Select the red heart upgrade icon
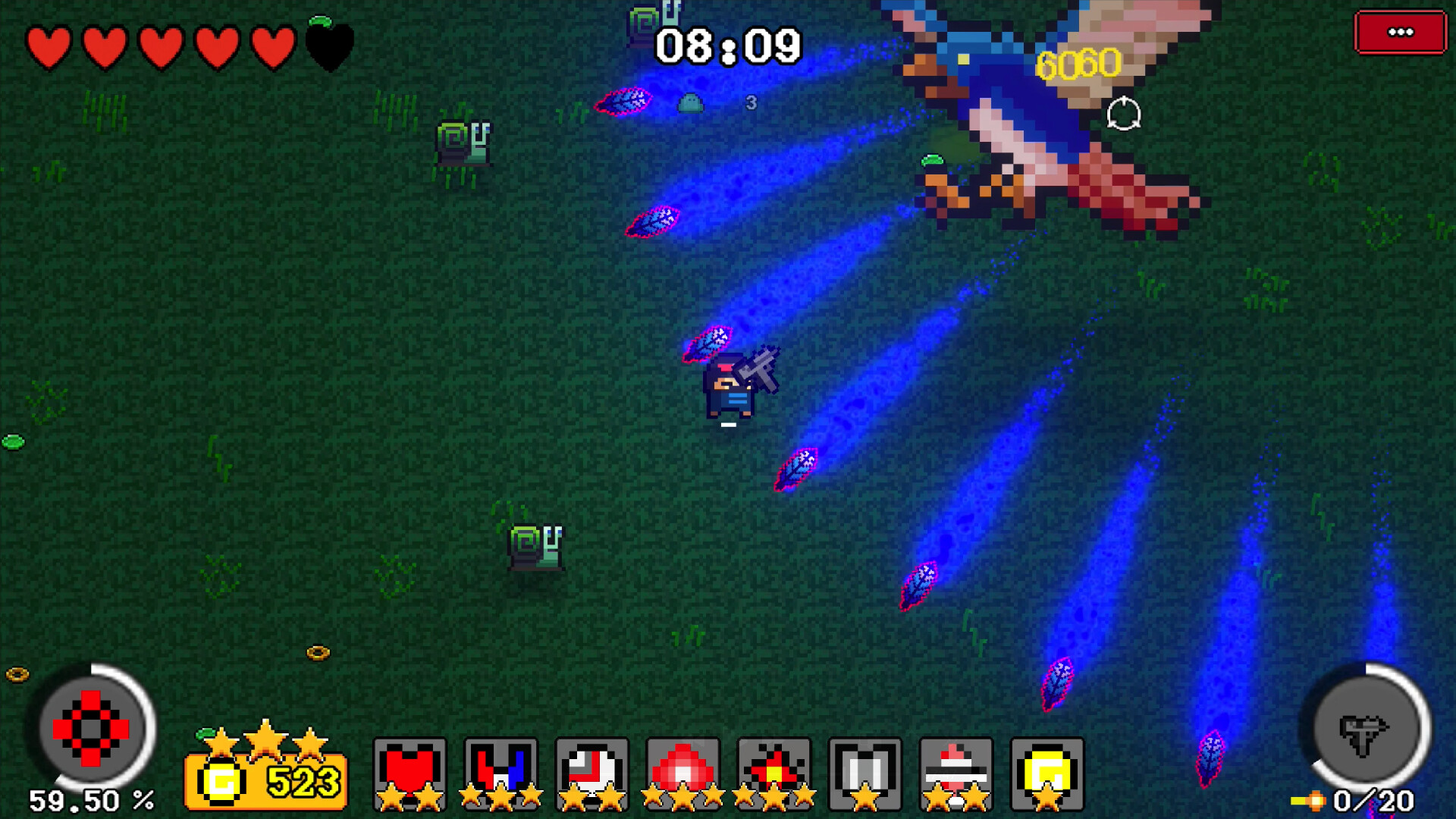The height and width of the screenshot is (819, 1456). click(409, 770)
